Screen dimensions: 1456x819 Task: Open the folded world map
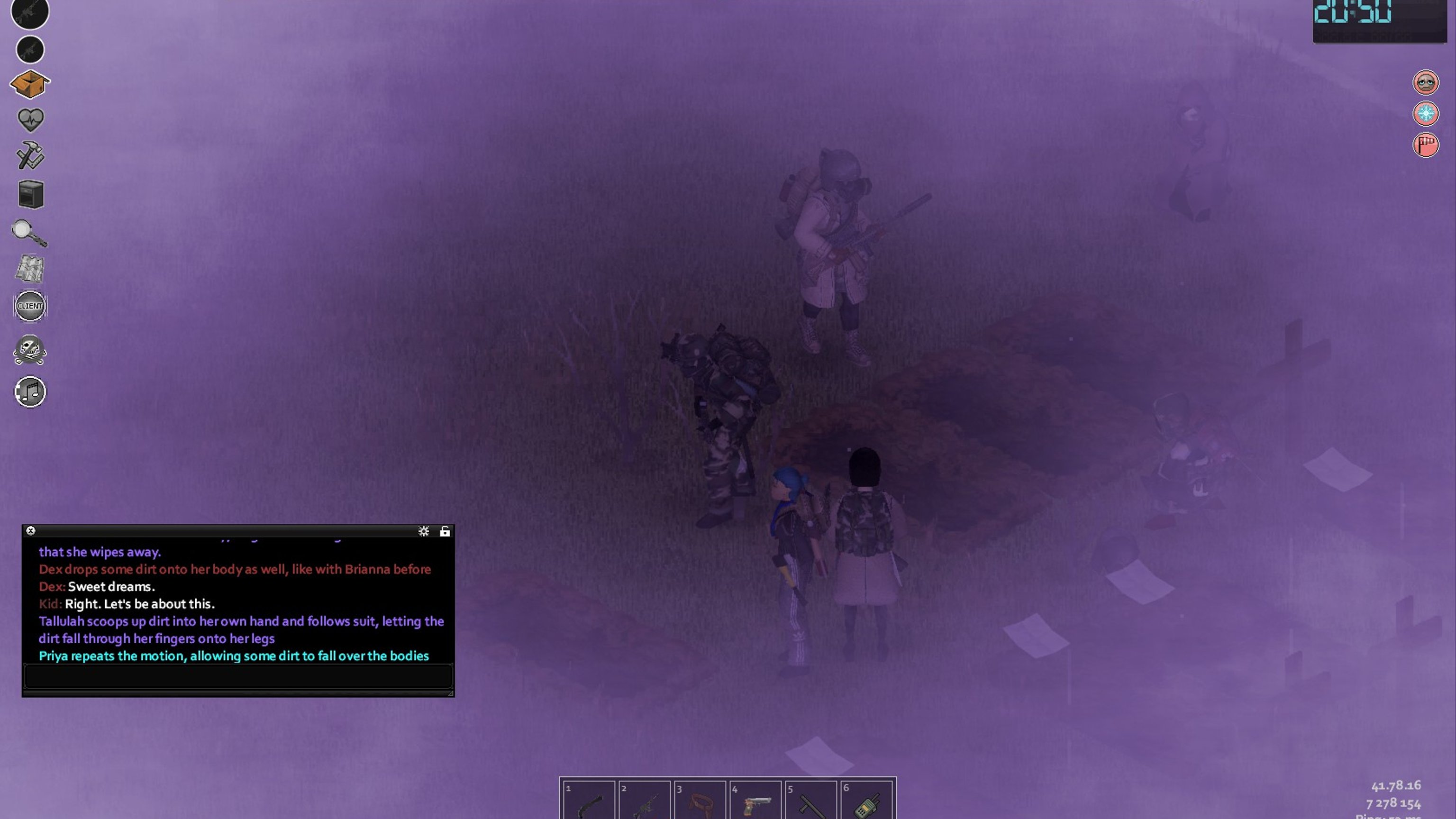coord(29,268)
